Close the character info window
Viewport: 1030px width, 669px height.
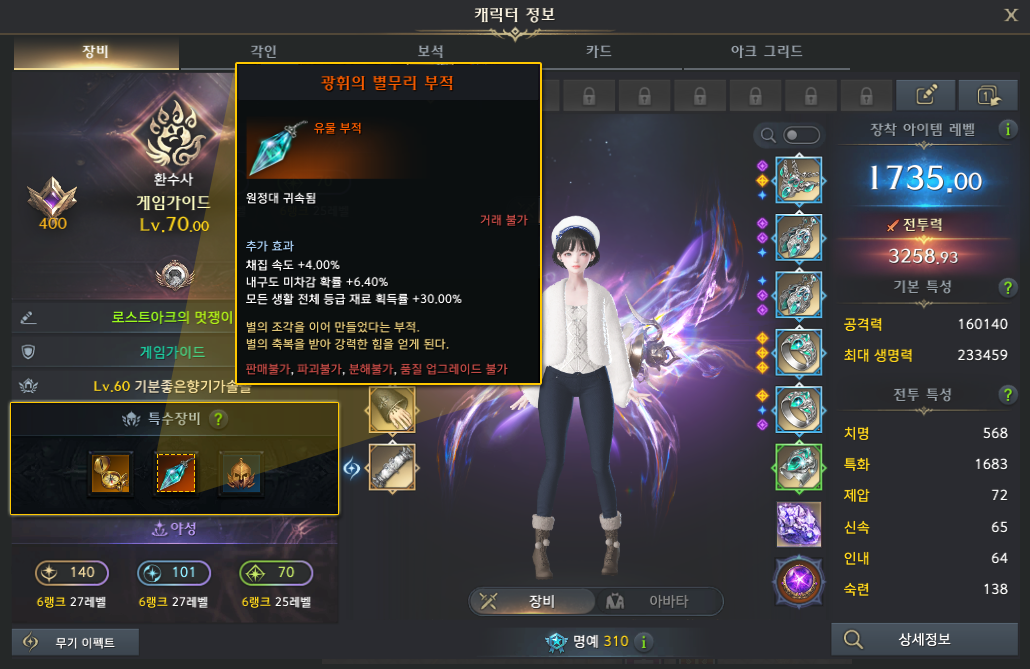tap(1011, 14)
